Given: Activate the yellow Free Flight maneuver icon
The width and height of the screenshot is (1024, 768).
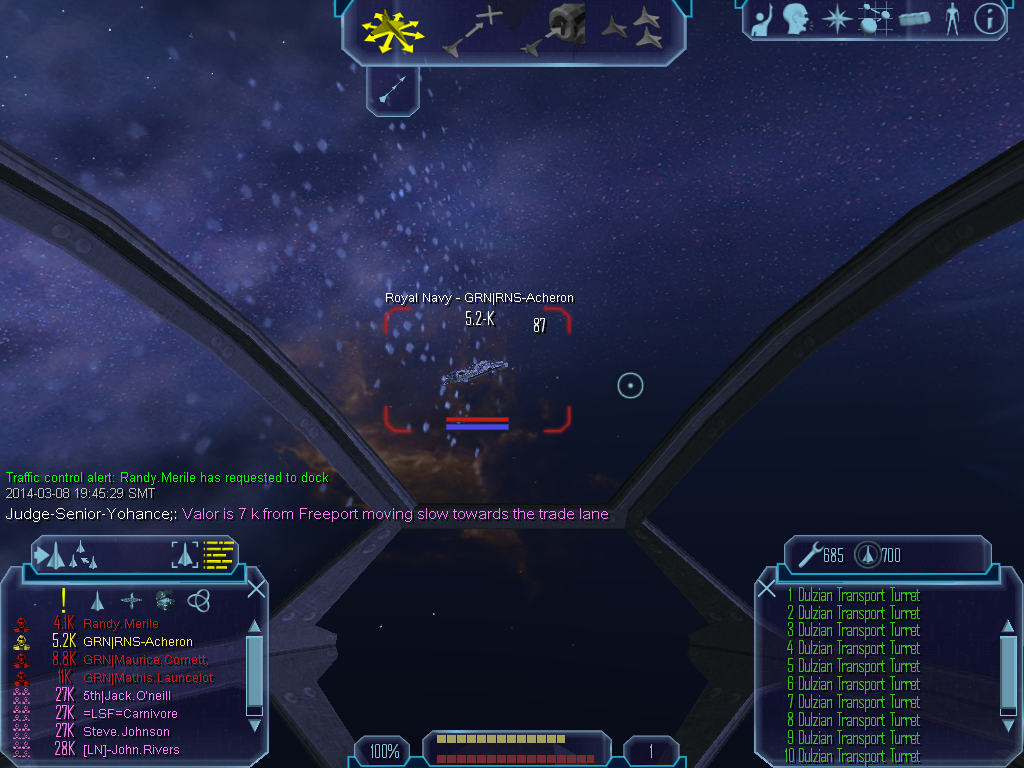Looking at the screenshot, I should click(392, 30).
